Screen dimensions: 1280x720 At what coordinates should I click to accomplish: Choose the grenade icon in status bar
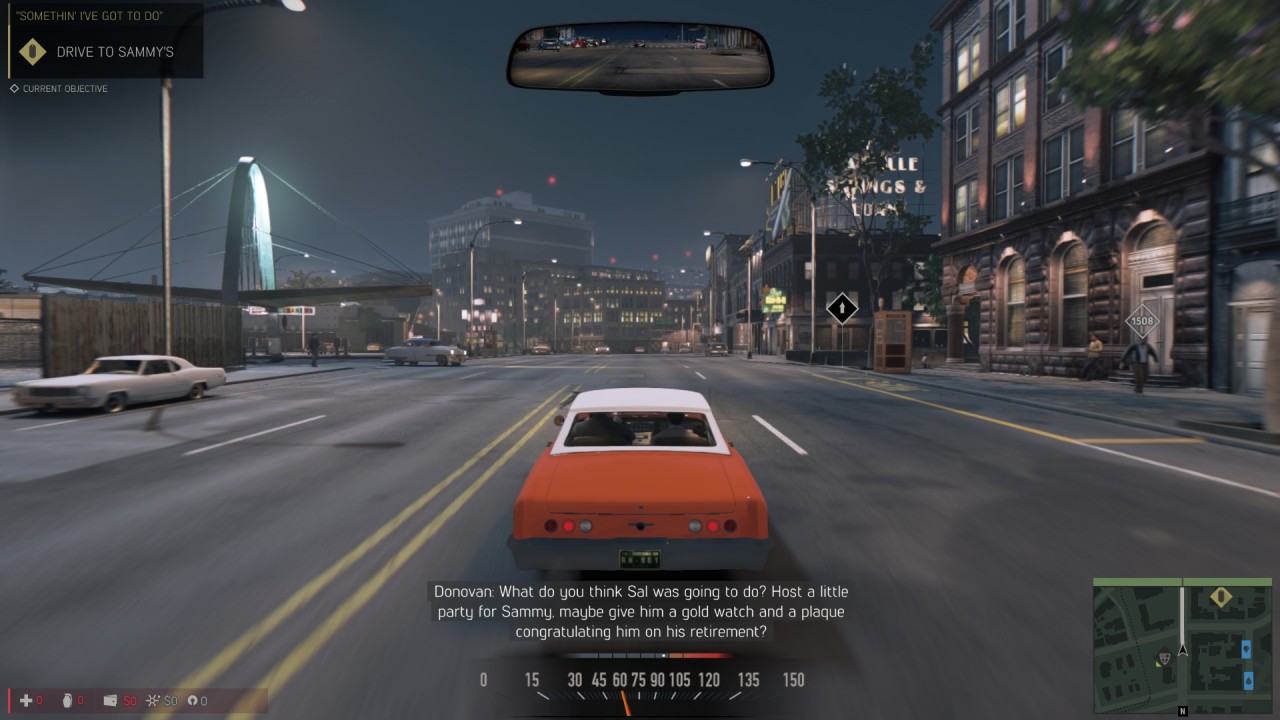(x=67, y=701)
